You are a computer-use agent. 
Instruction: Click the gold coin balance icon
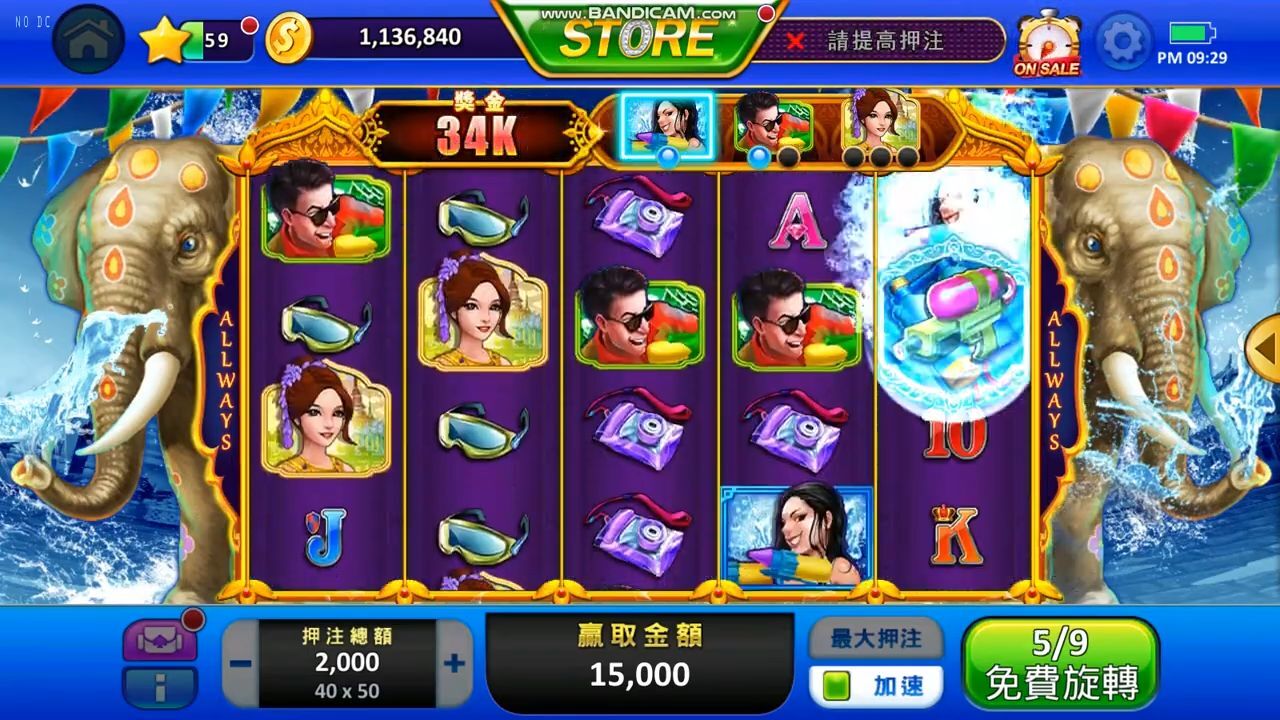point(289,38)
